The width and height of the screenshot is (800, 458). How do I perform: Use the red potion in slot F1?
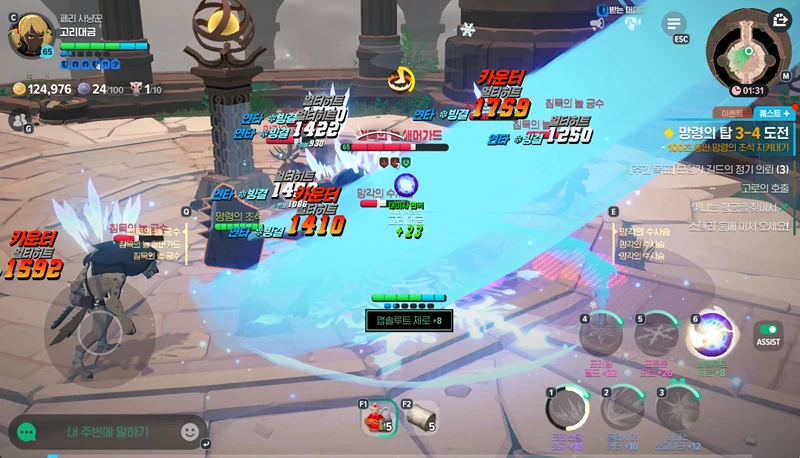pyautogui.click(x=378, y=418)
